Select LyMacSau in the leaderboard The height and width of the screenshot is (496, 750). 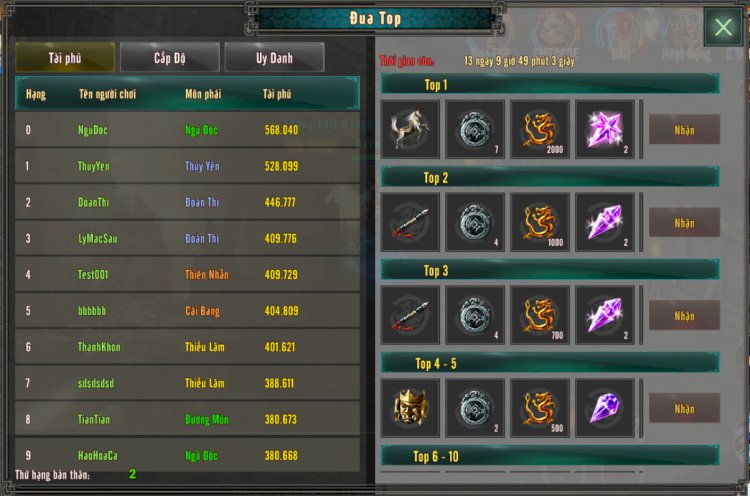186,238
